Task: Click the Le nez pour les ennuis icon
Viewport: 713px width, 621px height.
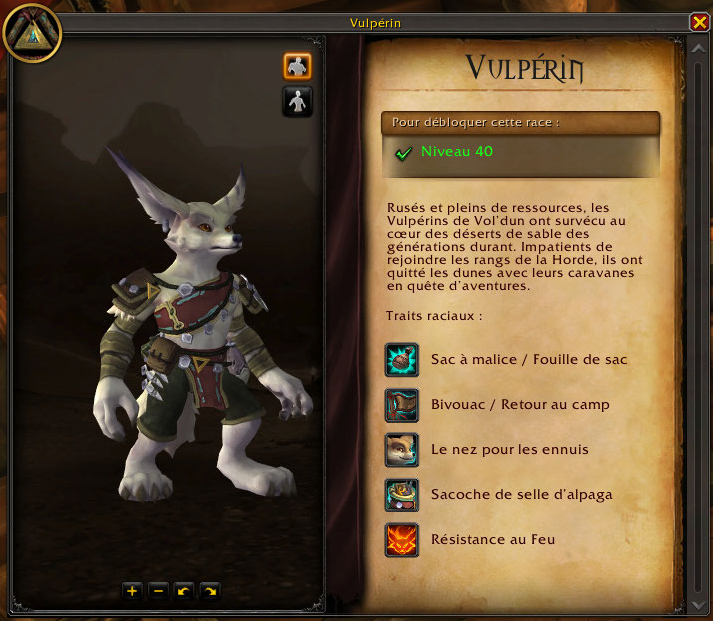Action: click(x=401, y=450)
